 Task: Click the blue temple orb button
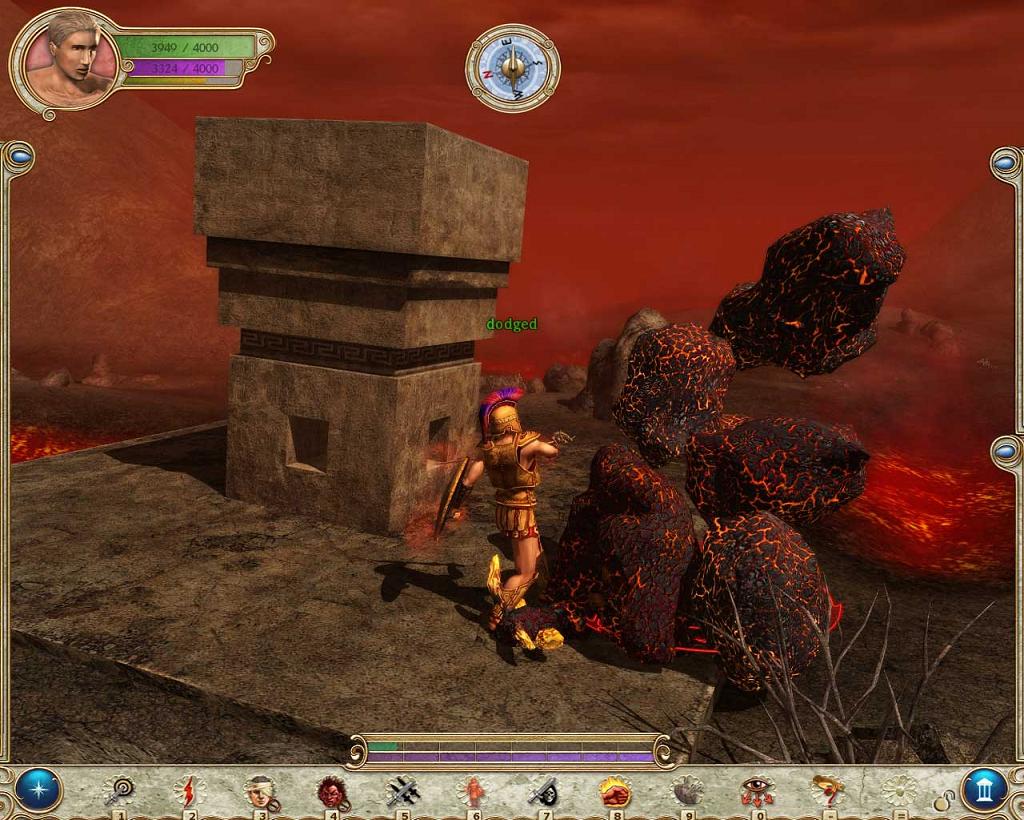[984, 790]
